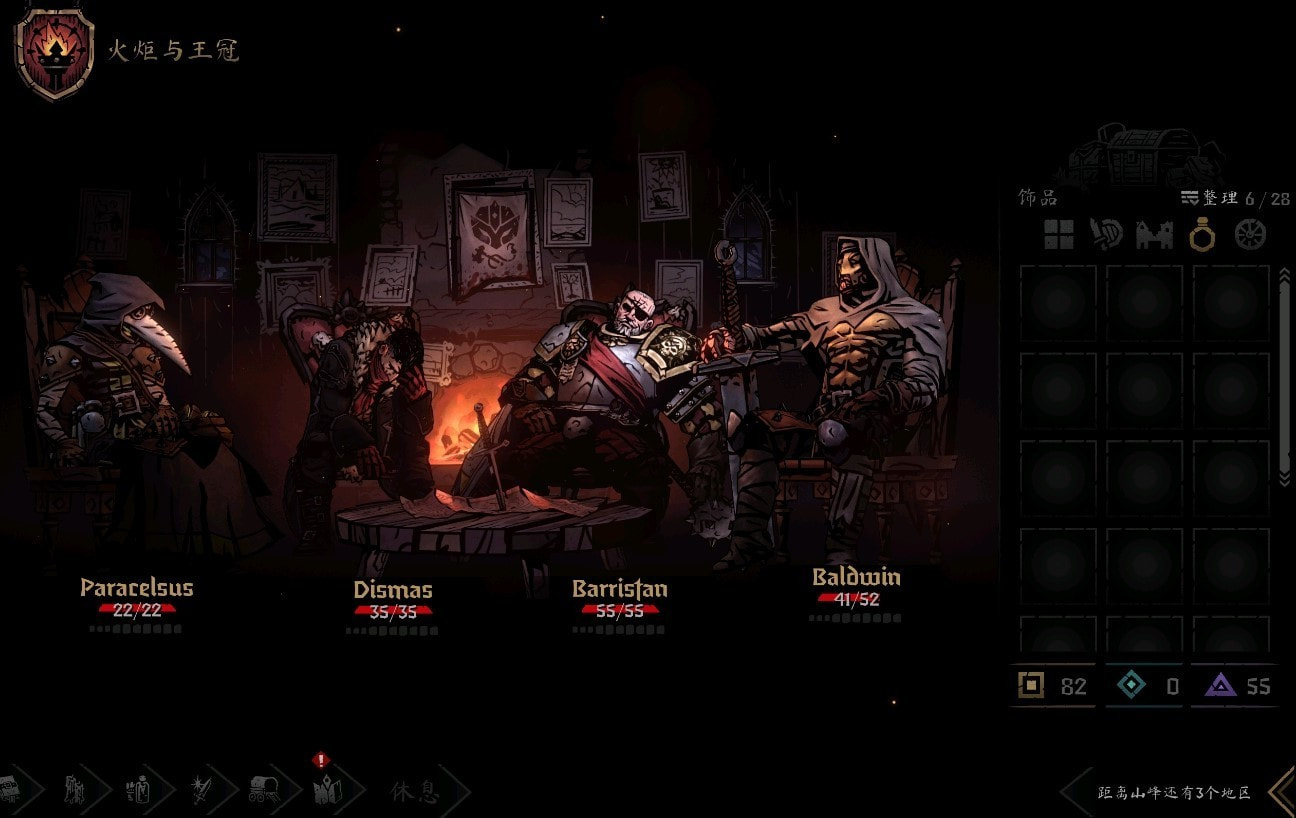Open the torch emblem in the corner
1296x818 pixels.
(x=54, y=52)
